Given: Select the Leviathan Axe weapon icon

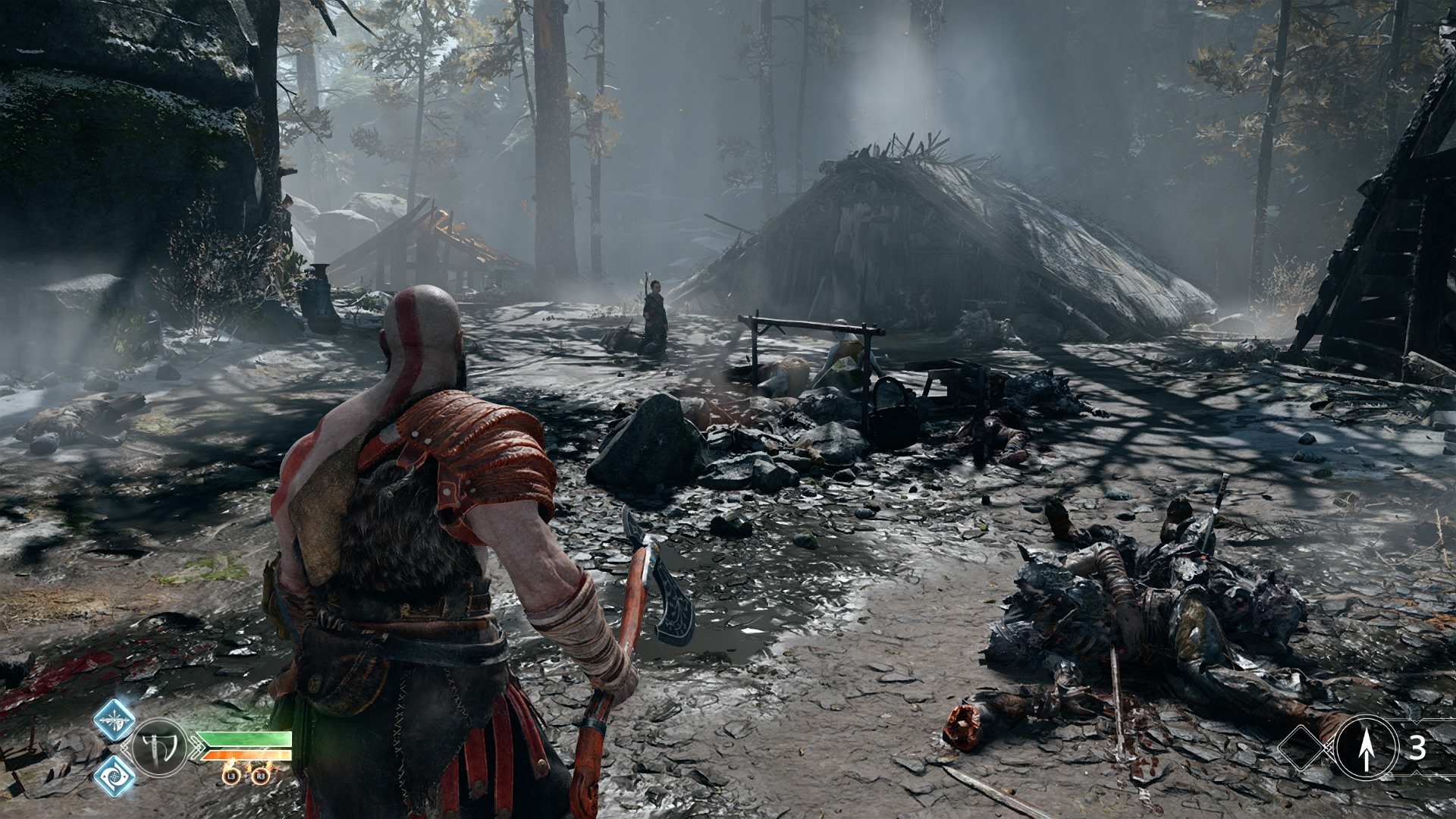Looking at the screenshot, I should point(159,747).
